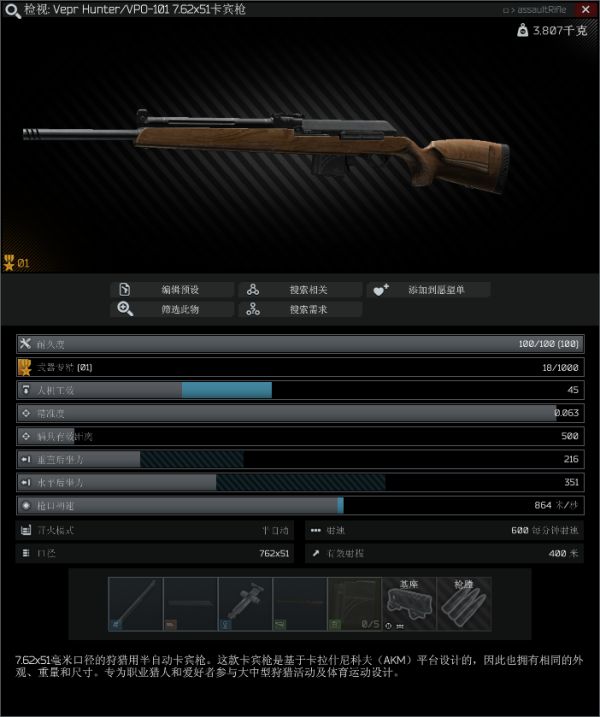Image resolution: width=600 pixels, height=717 pixels.
Task: Add weapon via 添加到愿望单 button
Action: coord(427,290)
